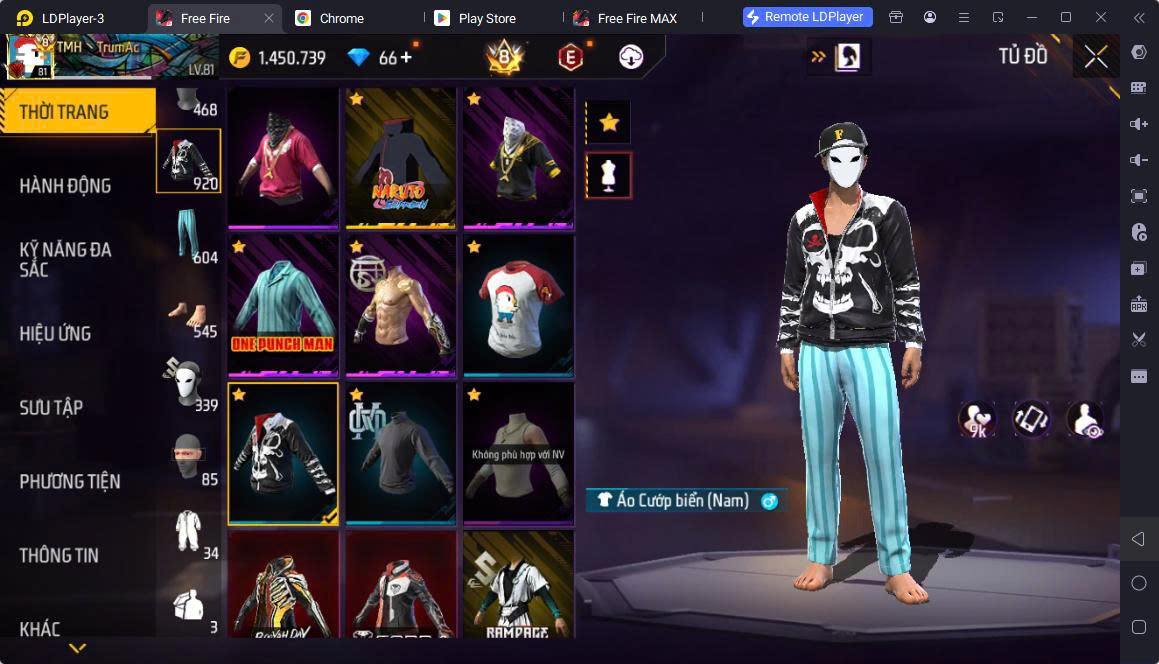Choose the Naruto Shippuden outfit tile
This screenshot has width=1159, height=664.
[x=400, y=157]
